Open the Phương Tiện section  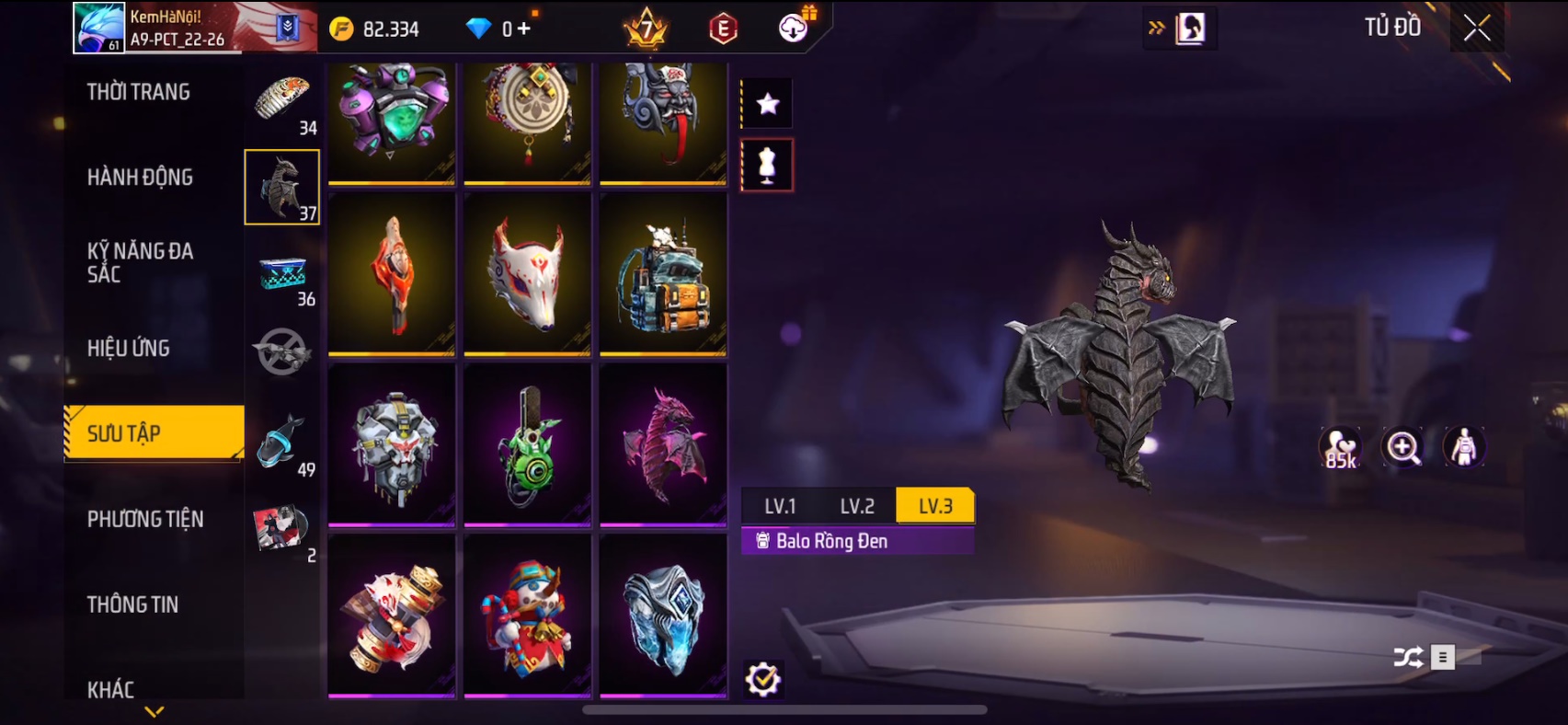tap(145, 520)
